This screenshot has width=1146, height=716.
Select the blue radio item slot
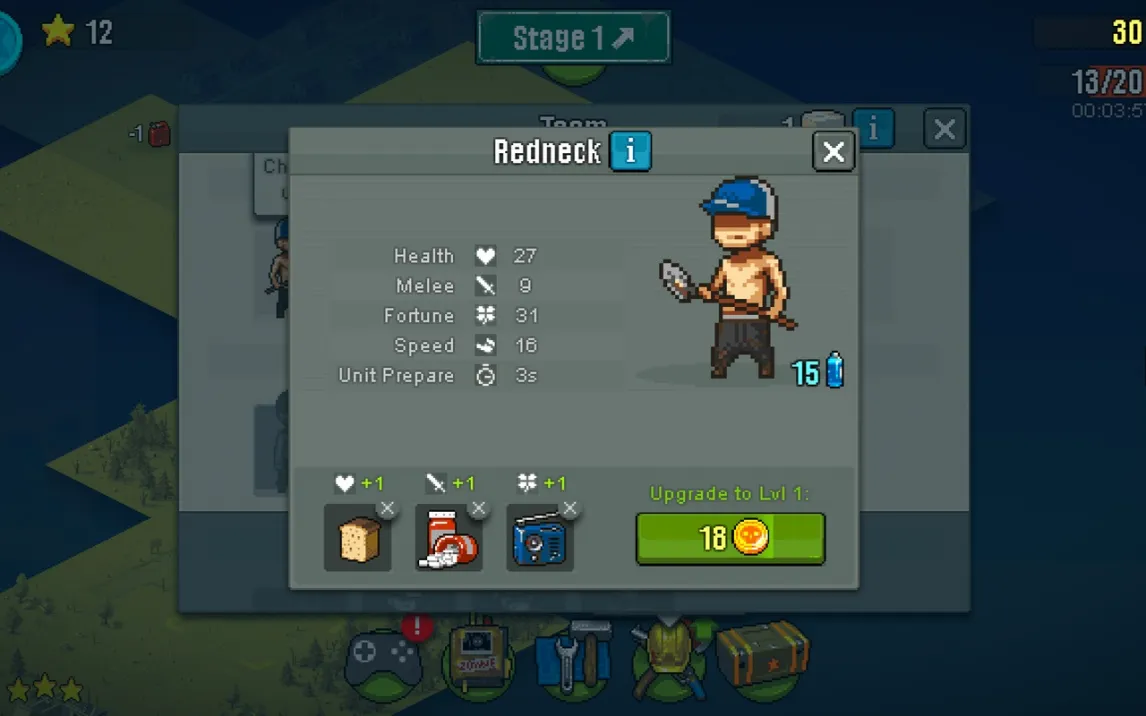click(539, 540)
